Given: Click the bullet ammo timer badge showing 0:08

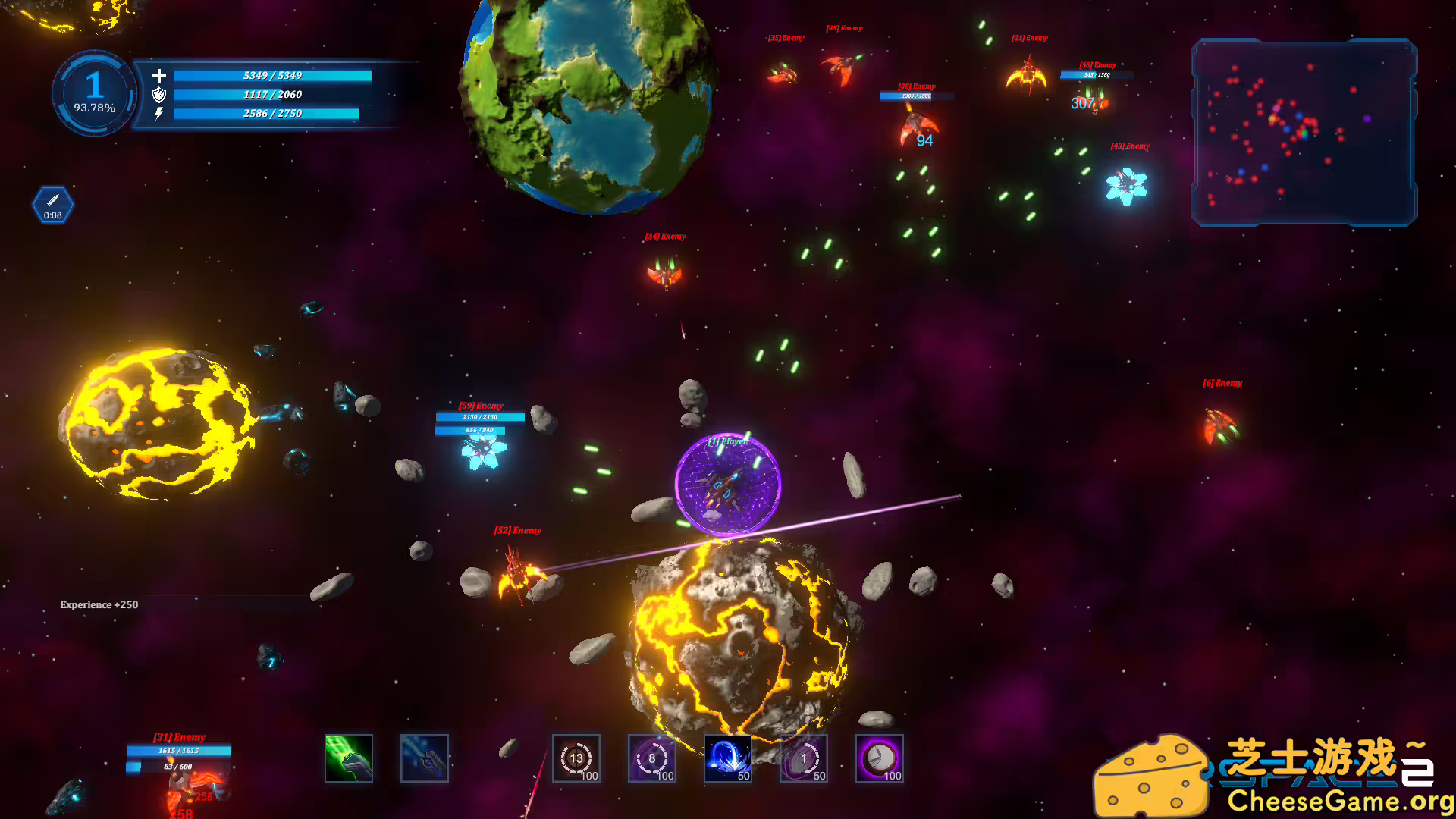Looking at the screenshot, I should tap(52, 204).
